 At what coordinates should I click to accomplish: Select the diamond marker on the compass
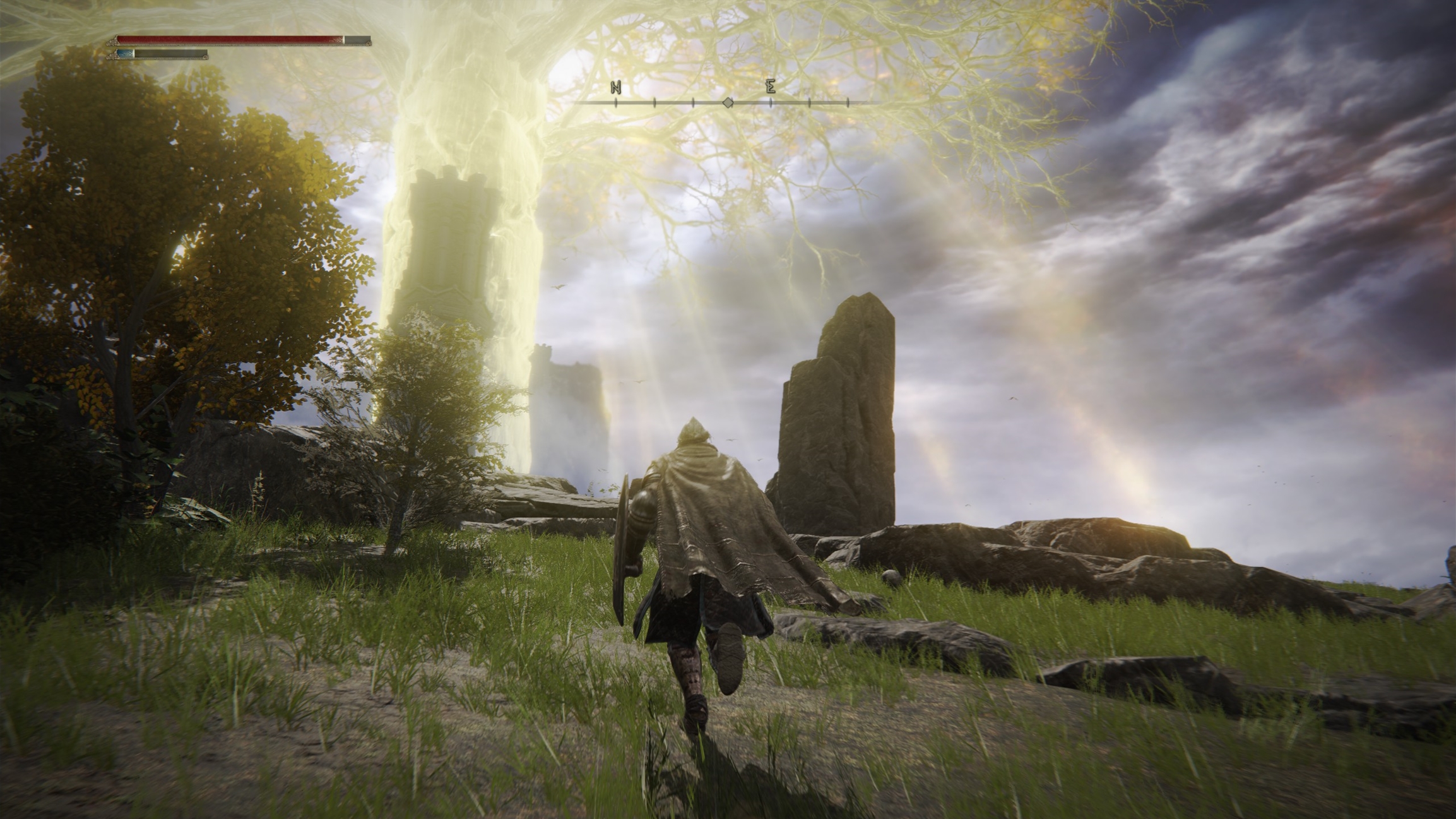pos(728,102)
